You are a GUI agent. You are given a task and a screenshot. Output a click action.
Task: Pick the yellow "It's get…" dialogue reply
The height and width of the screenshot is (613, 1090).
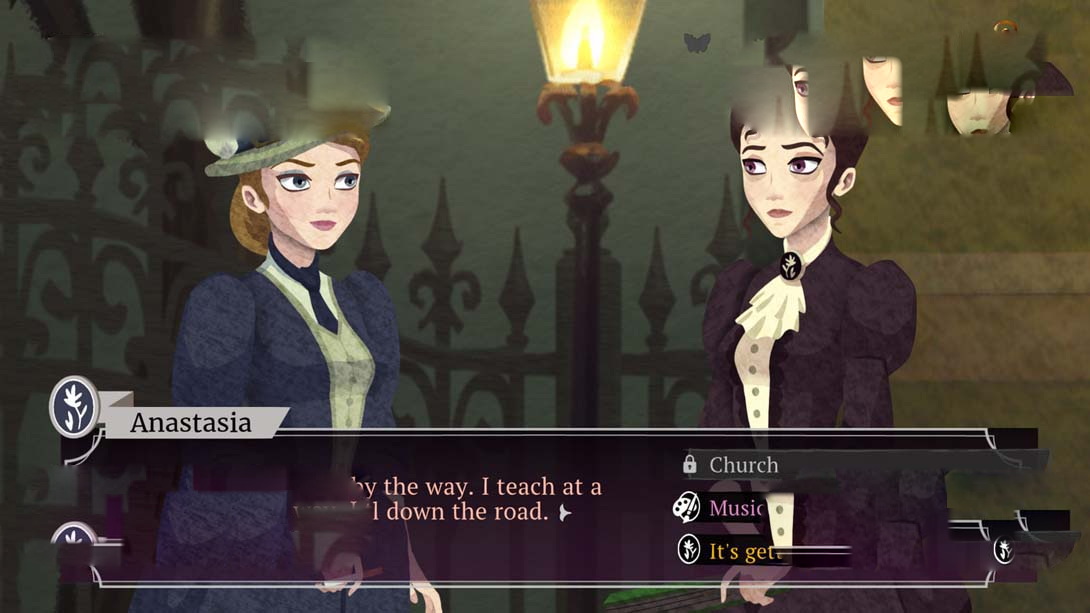(x=742, y=551)
